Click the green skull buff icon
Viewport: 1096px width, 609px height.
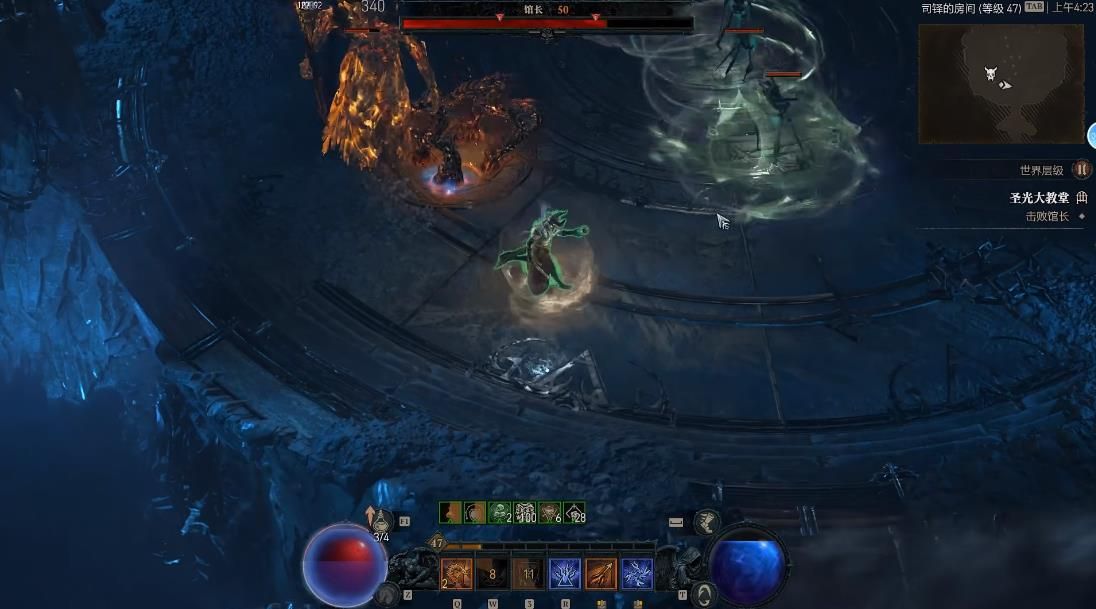coord(499,513)
